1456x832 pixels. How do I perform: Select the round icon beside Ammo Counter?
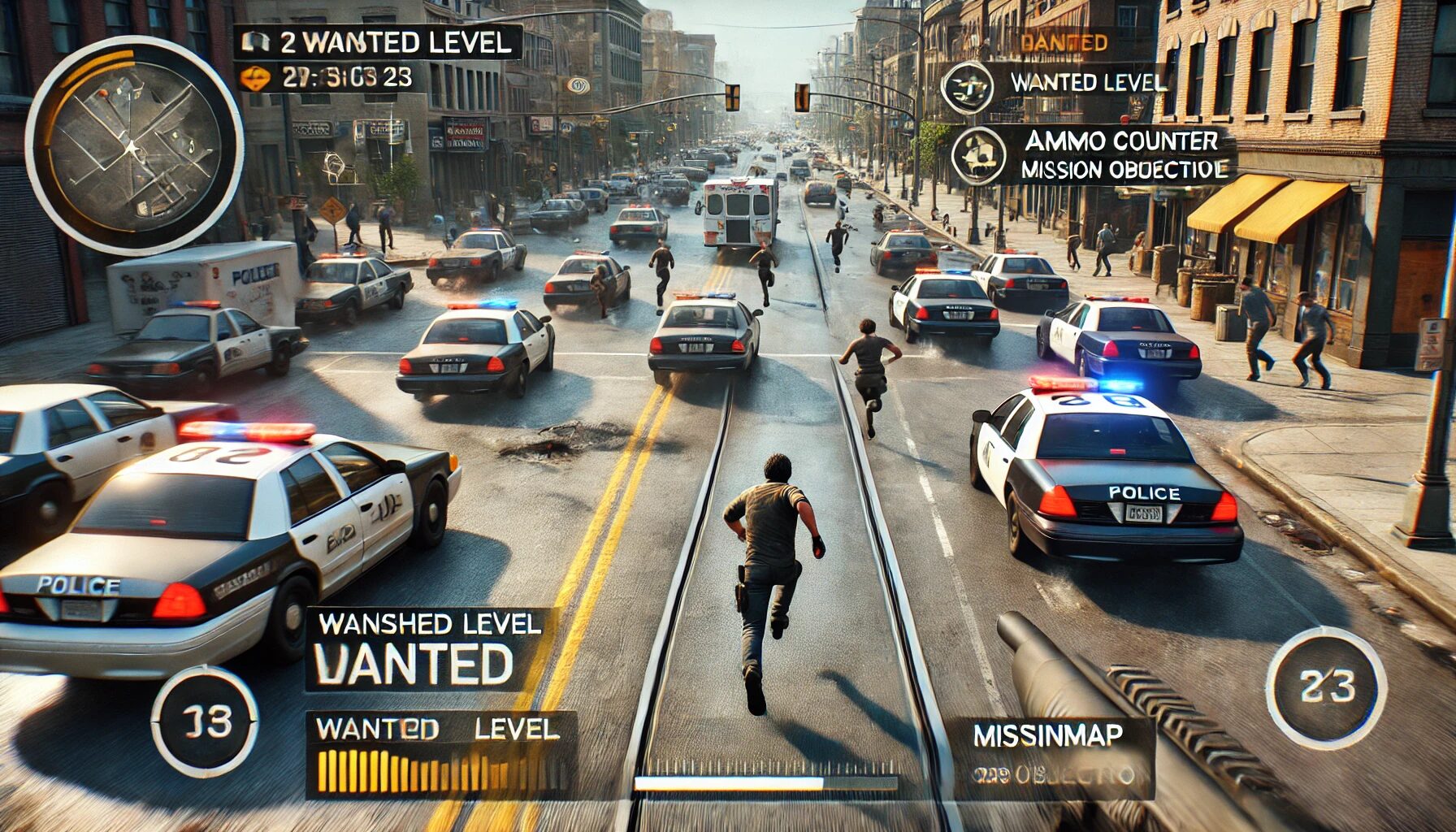pos(978,155)
